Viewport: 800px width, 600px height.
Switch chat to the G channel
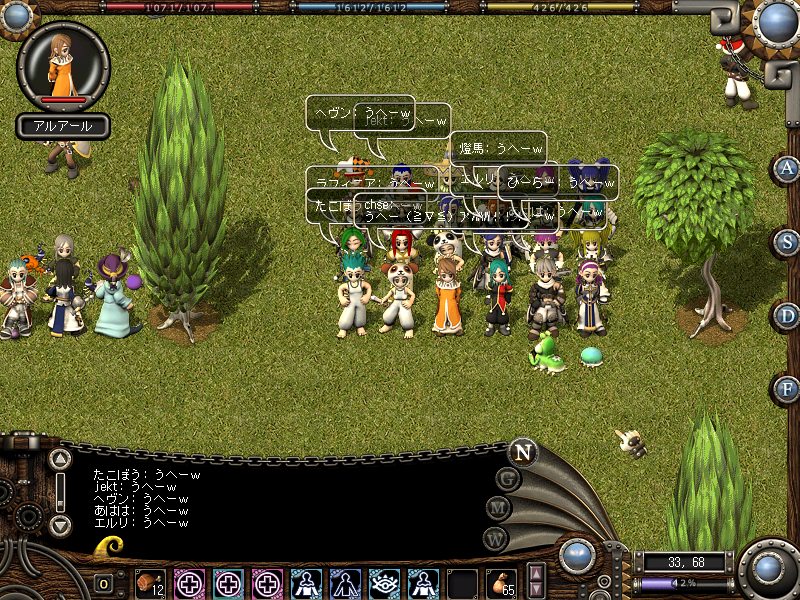point(509,479)
